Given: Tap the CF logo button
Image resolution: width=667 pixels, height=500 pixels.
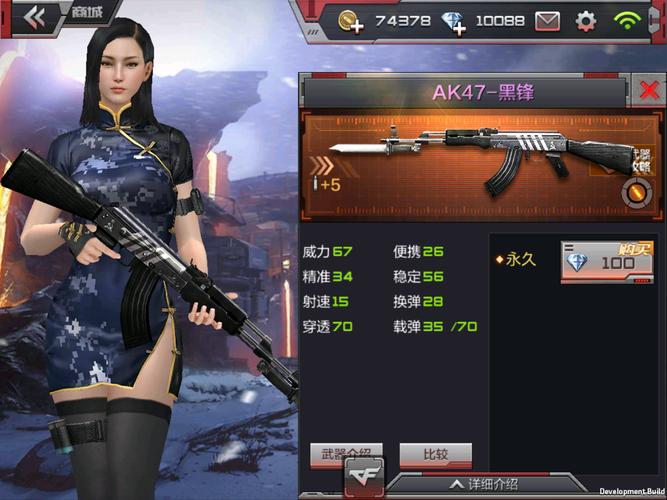Looking at the screenshot, I should point(364,476).
